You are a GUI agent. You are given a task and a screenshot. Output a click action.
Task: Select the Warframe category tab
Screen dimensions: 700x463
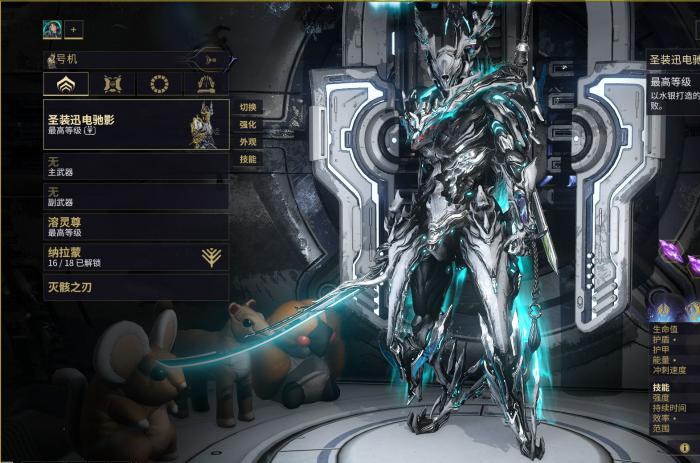66,84
